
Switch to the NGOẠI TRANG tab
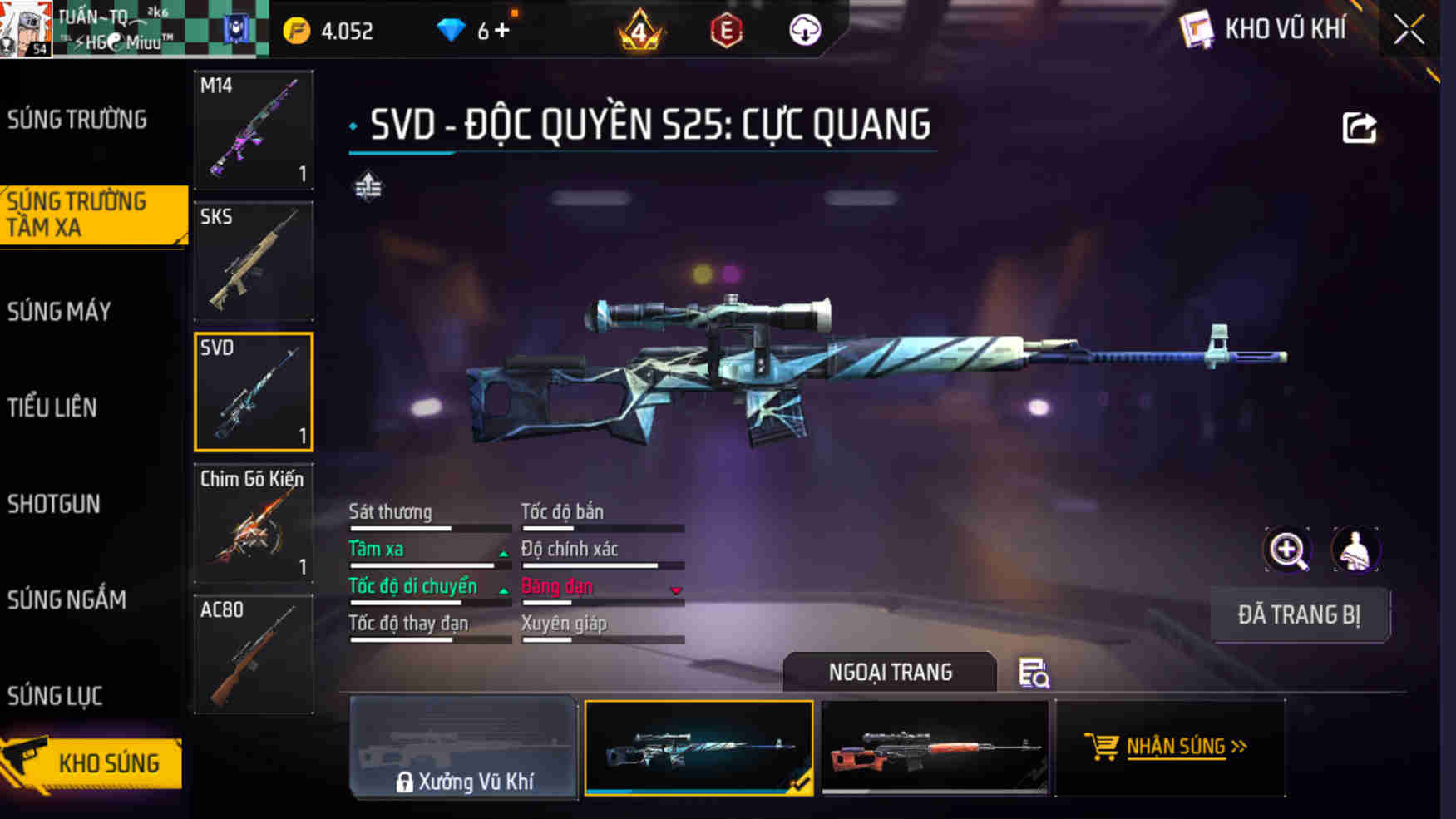(892, 672)
